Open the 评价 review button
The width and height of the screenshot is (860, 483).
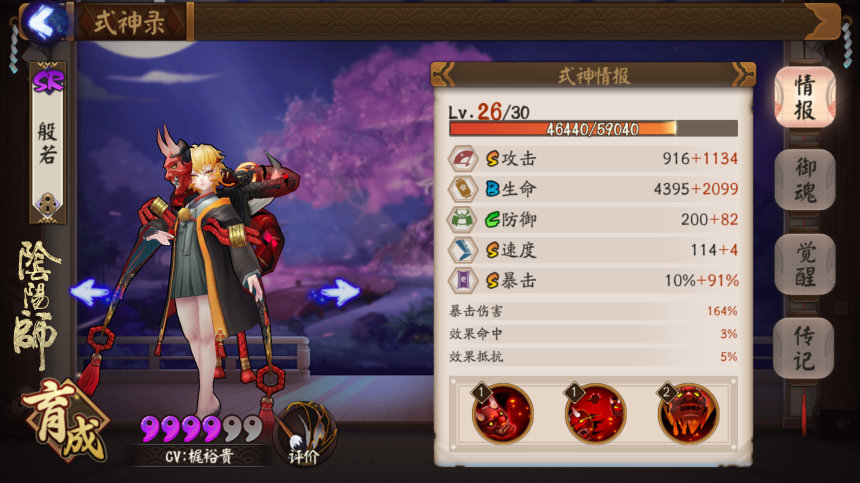tap(304, 435)
